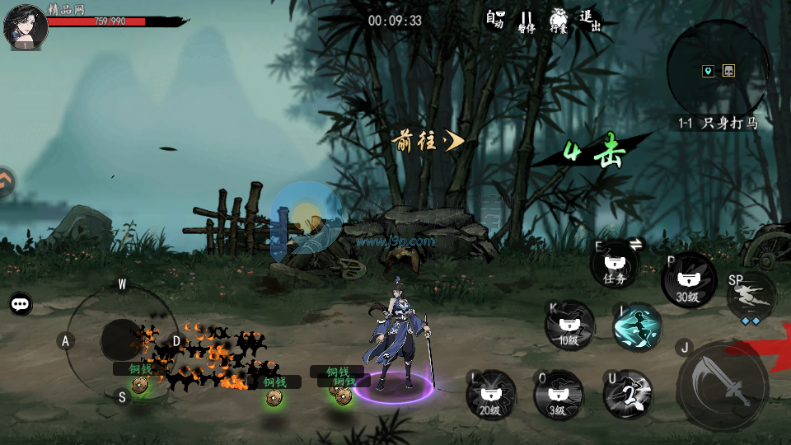
Task: Trigger the U skill on cooldown
Action: click(x=628, y=394)
